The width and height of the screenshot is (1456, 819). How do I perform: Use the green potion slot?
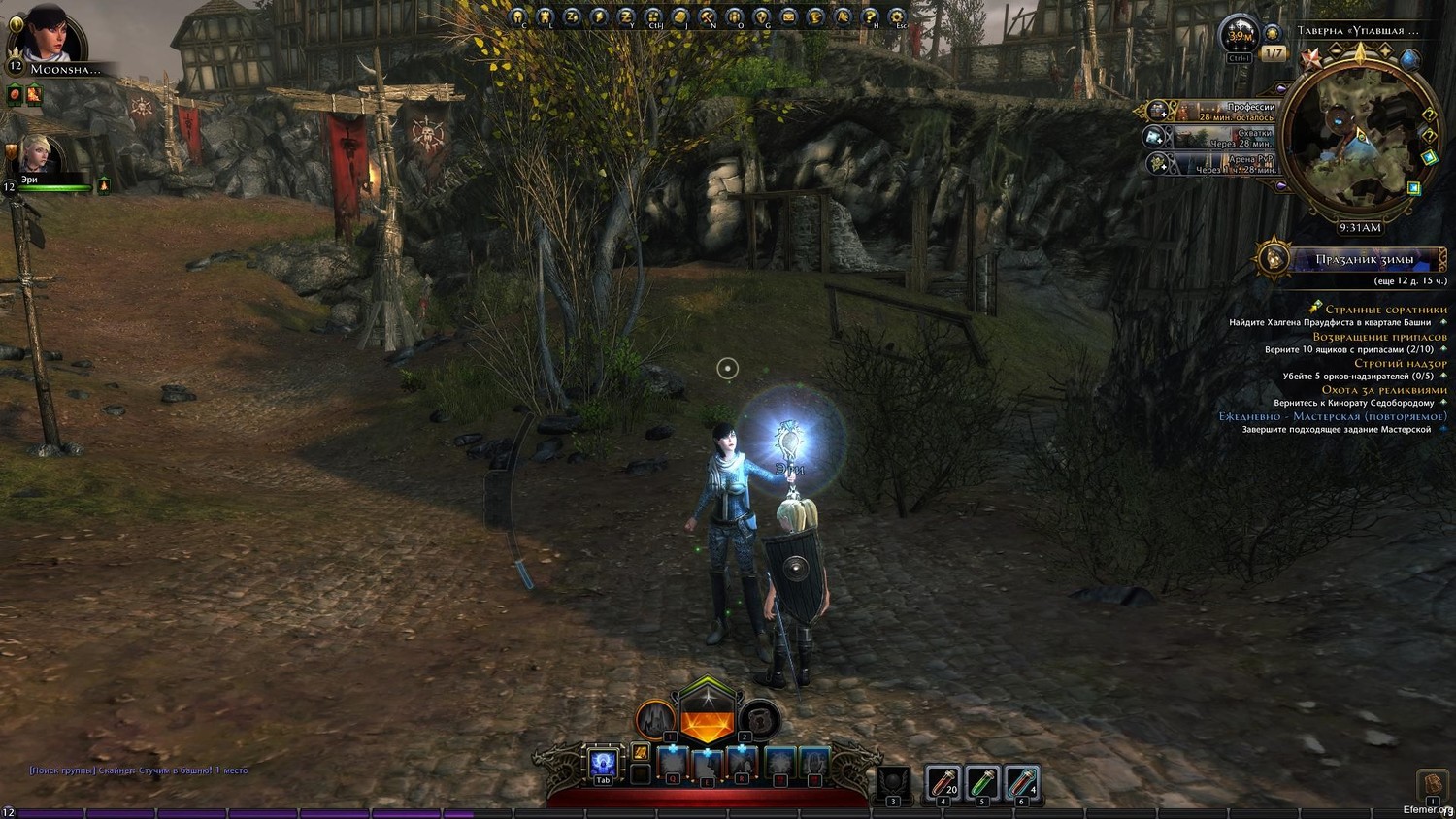981,781
